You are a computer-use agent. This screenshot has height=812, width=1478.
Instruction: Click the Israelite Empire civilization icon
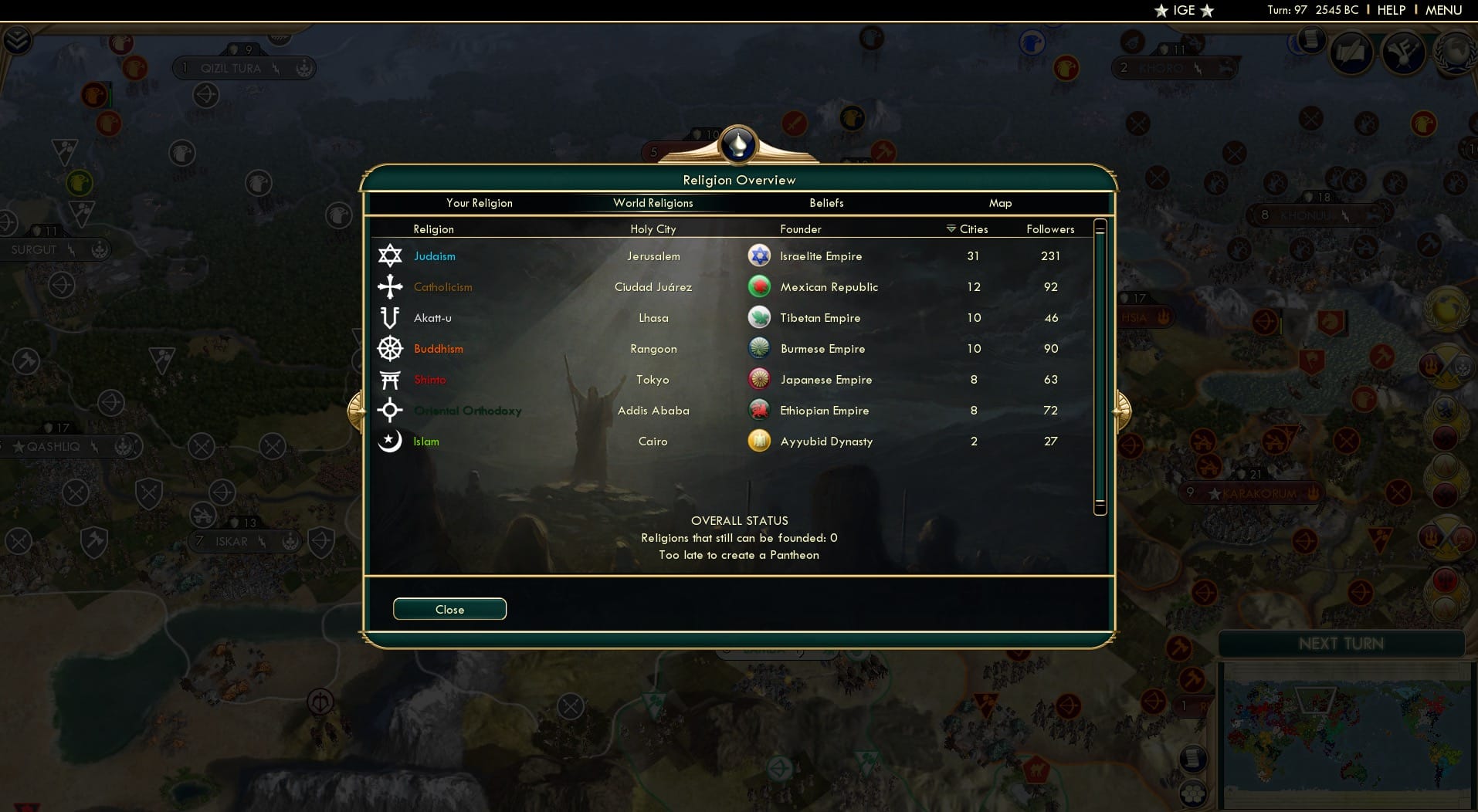[761, 255]
